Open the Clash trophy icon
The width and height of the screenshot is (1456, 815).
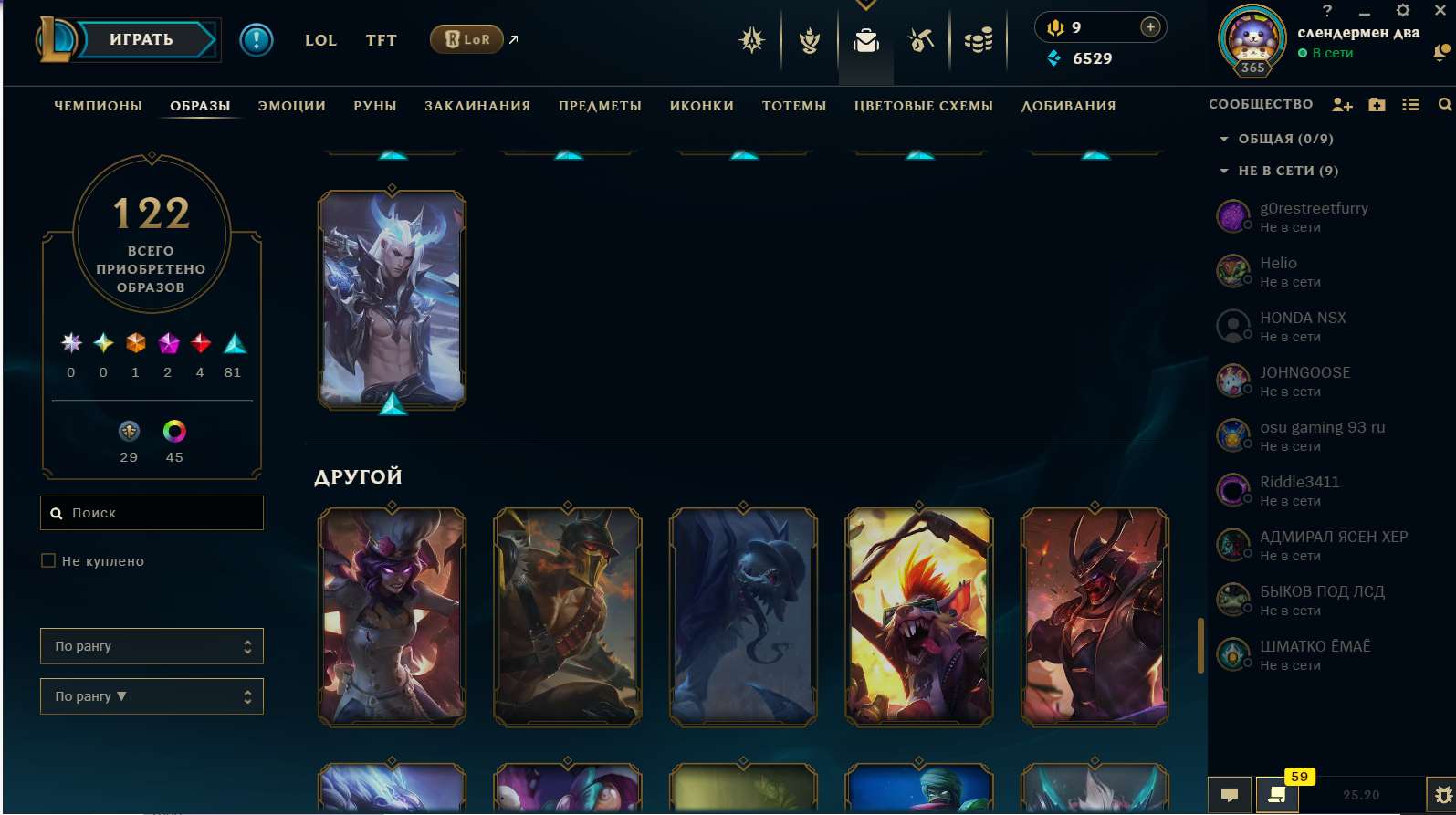coord(809,39)
